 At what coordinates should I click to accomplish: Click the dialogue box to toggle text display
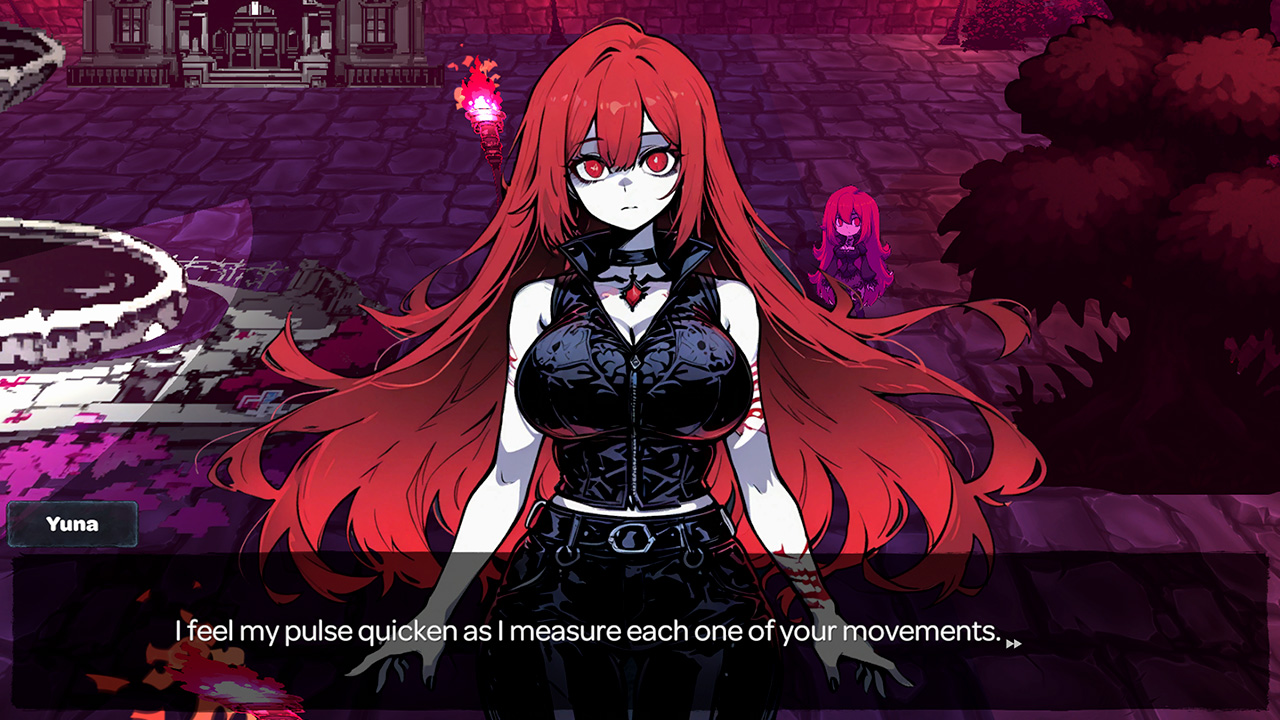tap(640, 630)
